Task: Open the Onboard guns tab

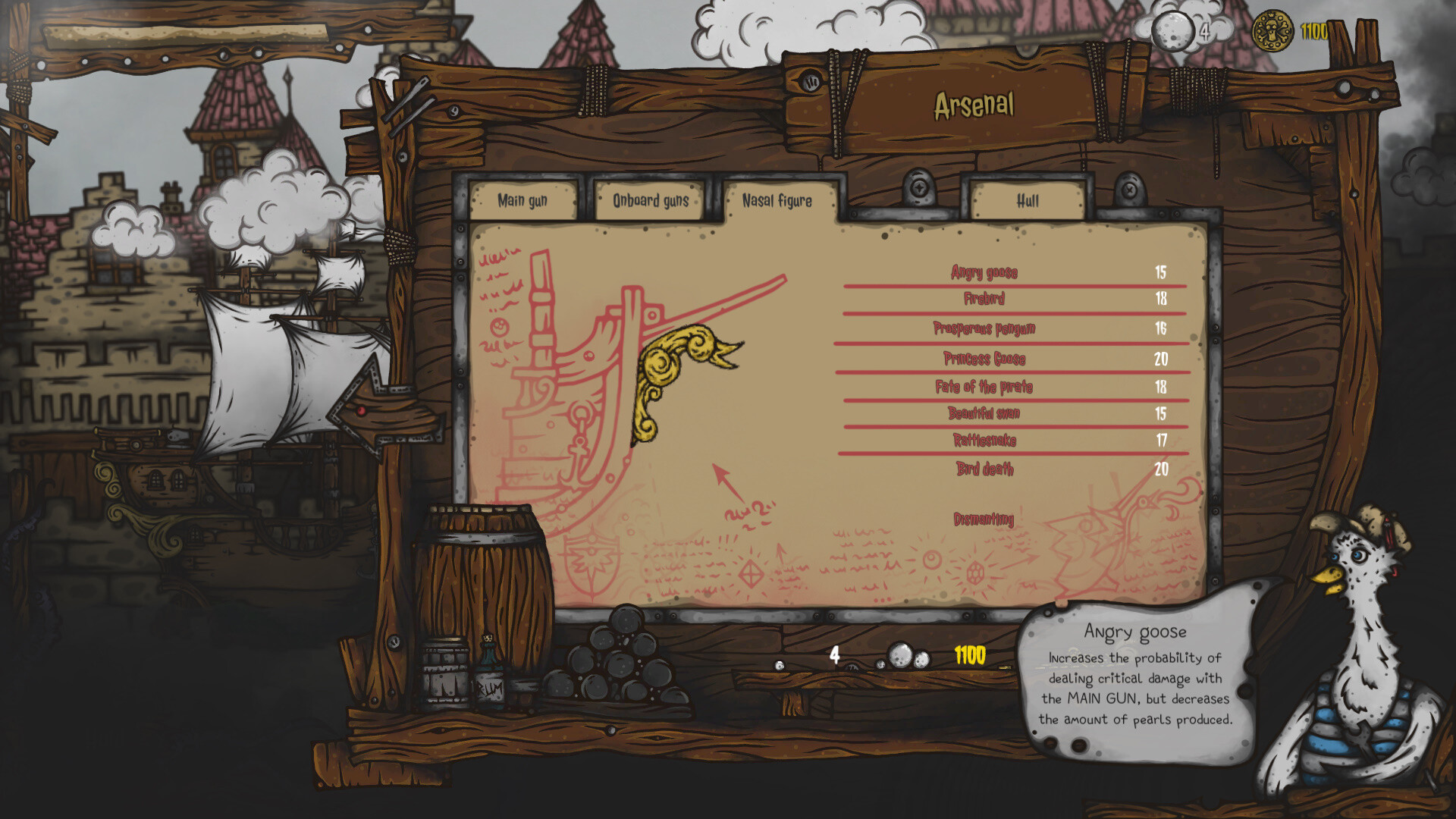Action: click(x=649, y=200)
